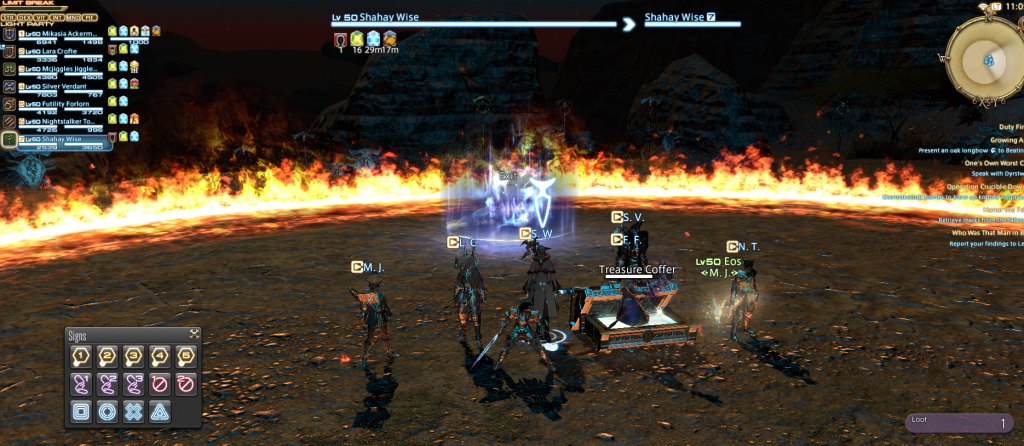Mark target with blue cross sign
Viewport: 1024px width, 446px height.
(x=133, y=410)
